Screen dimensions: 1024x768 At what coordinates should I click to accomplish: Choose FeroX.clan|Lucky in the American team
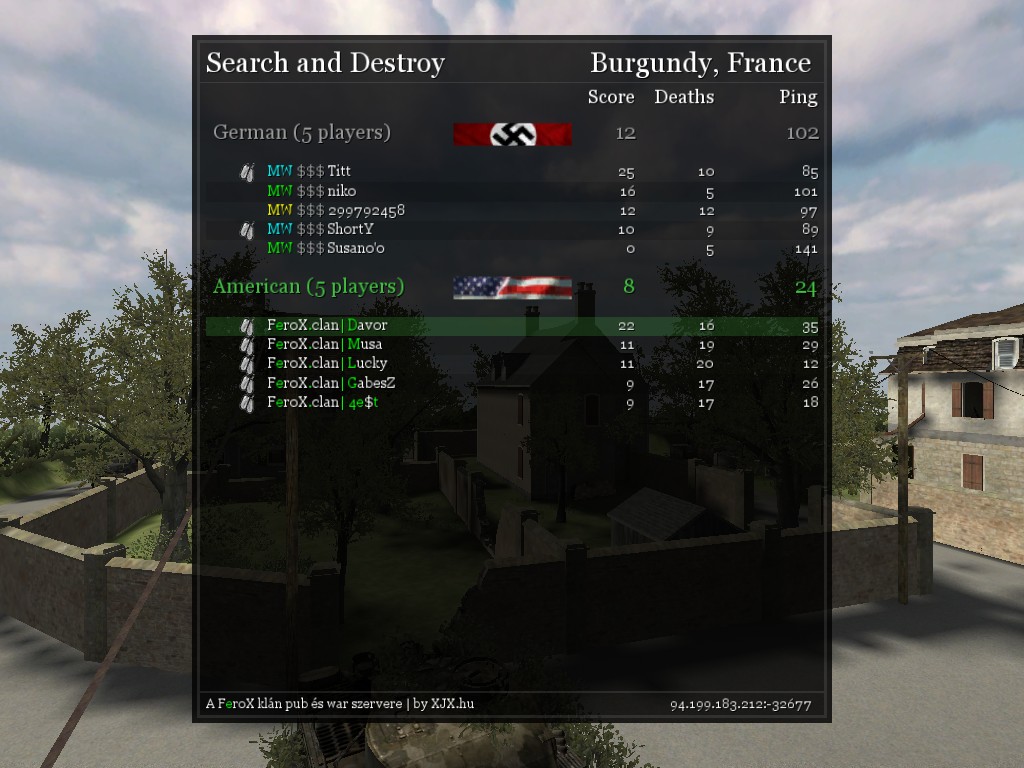pyautogui.click(x=327, y=364)
